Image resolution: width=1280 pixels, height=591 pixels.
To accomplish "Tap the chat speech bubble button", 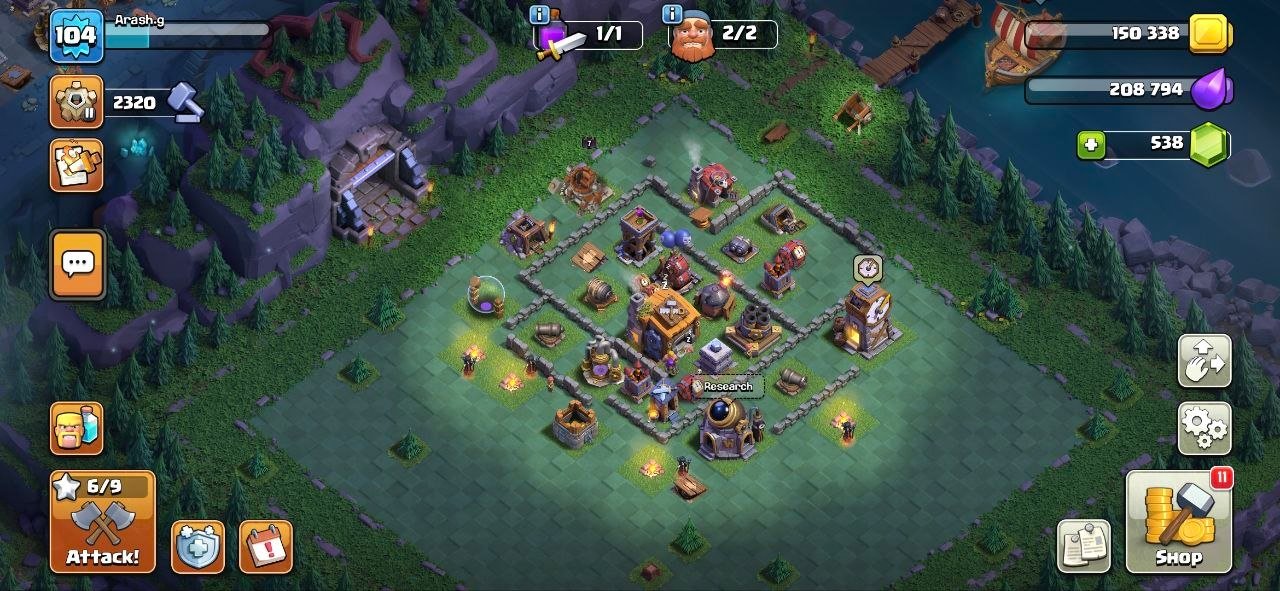I will 78,264.
